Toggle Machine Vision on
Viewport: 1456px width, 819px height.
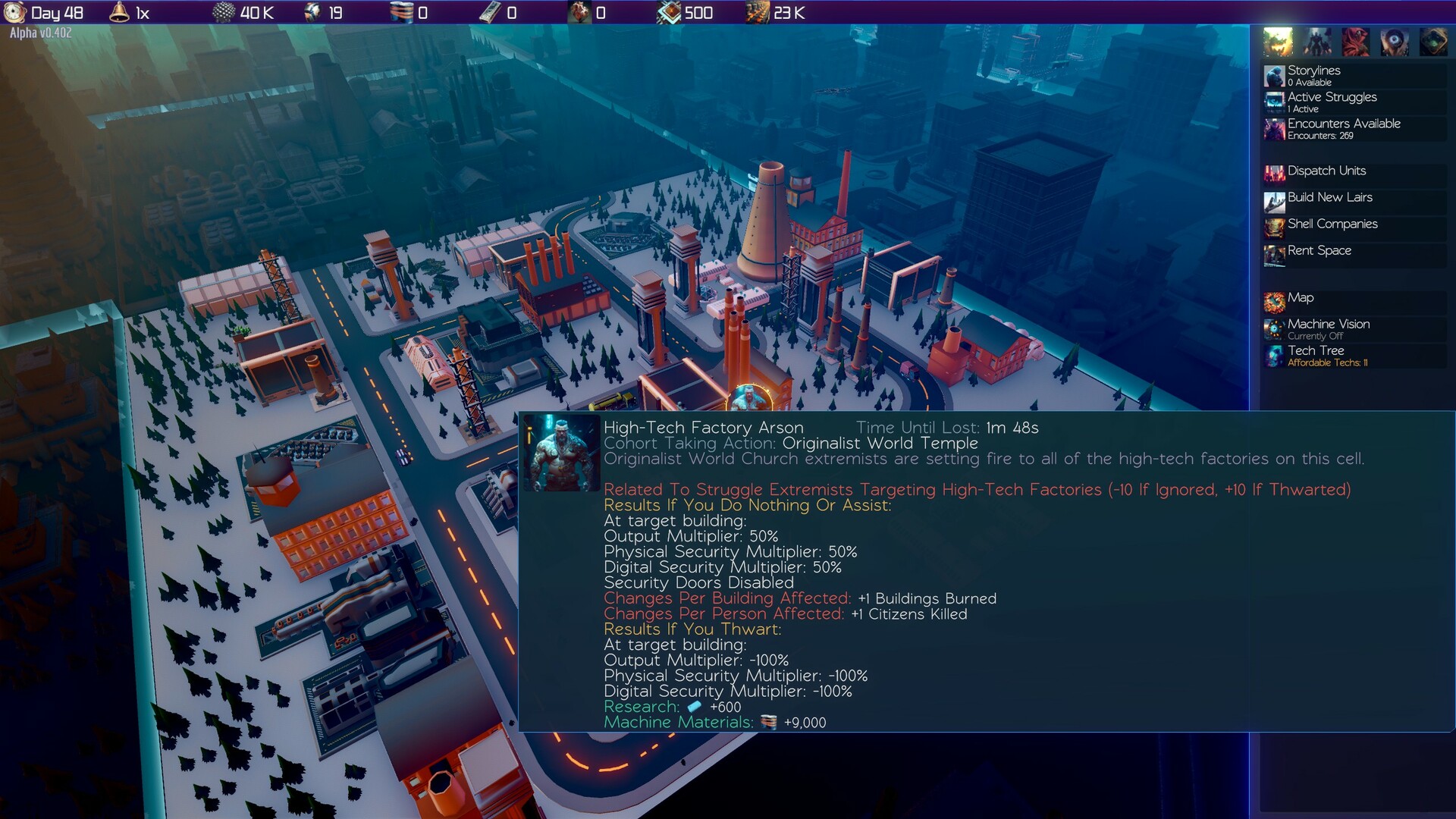(1328, 325)
